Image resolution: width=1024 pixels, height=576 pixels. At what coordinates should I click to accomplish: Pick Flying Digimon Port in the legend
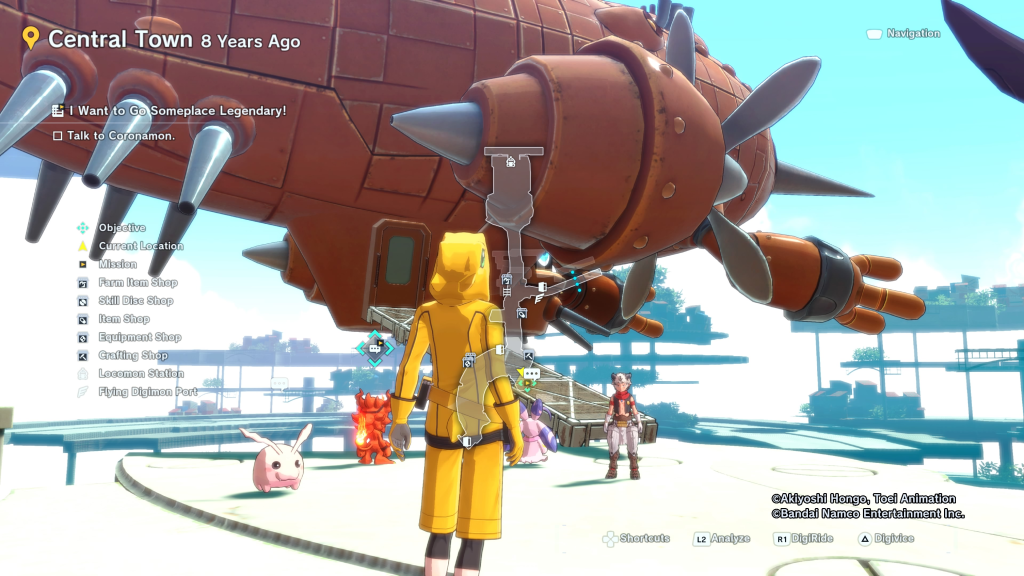click(x=146, y=392)
